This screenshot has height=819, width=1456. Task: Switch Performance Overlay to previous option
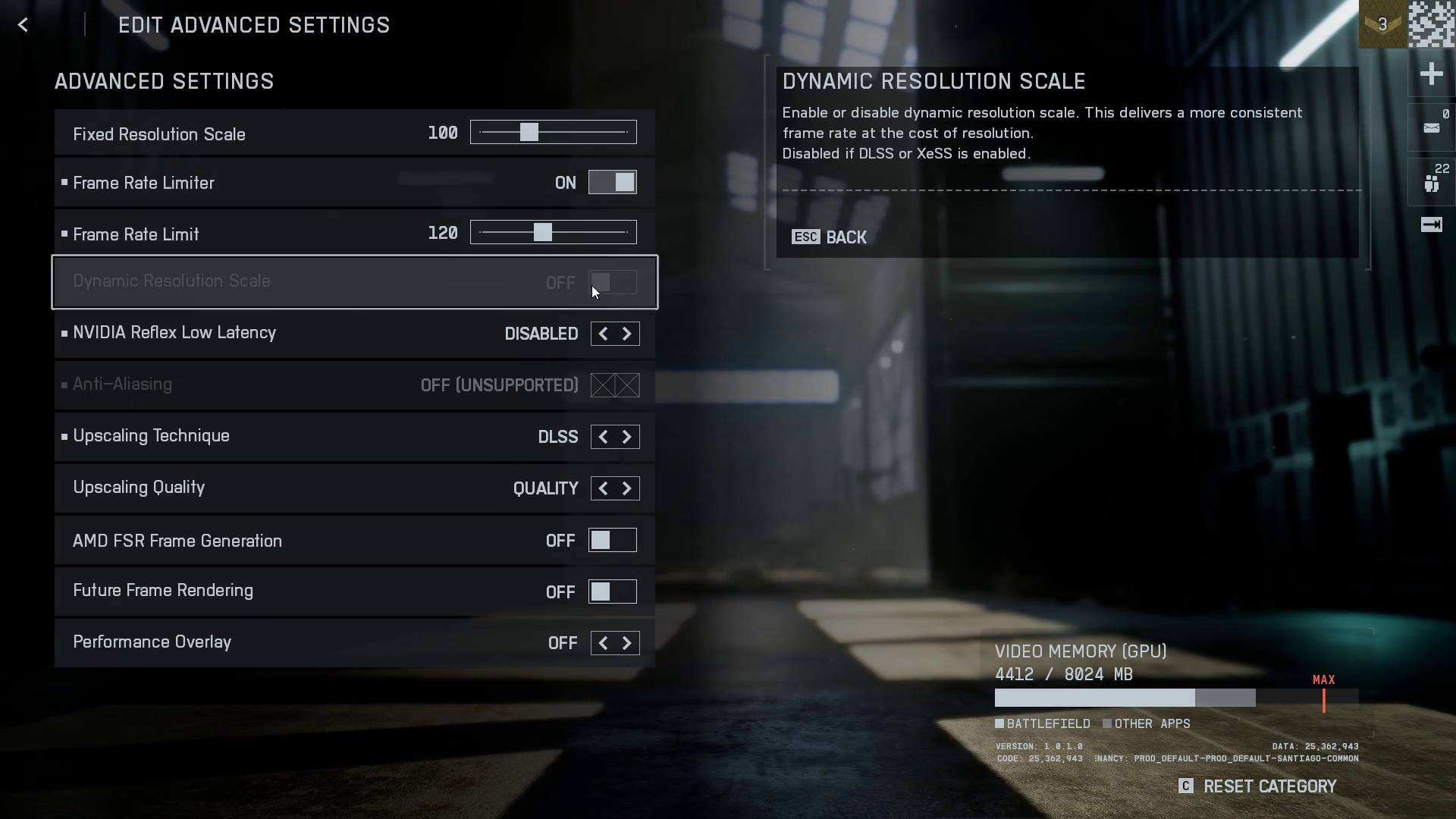point(603,644)
